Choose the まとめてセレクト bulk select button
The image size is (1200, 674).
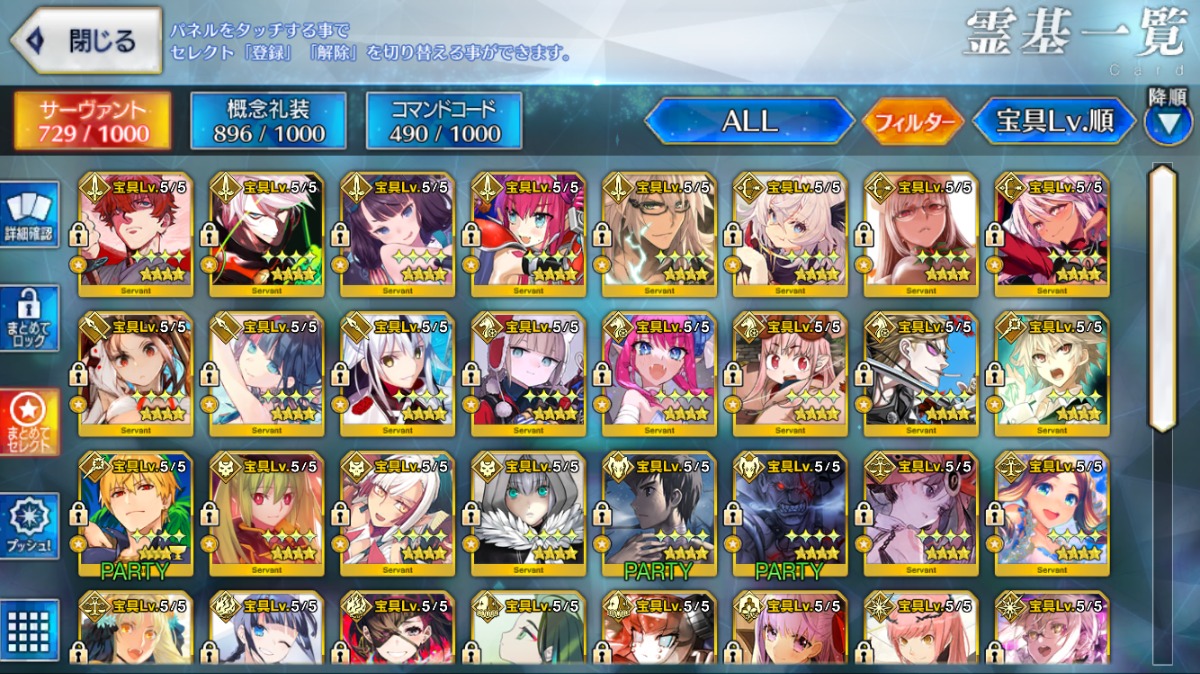29,422
